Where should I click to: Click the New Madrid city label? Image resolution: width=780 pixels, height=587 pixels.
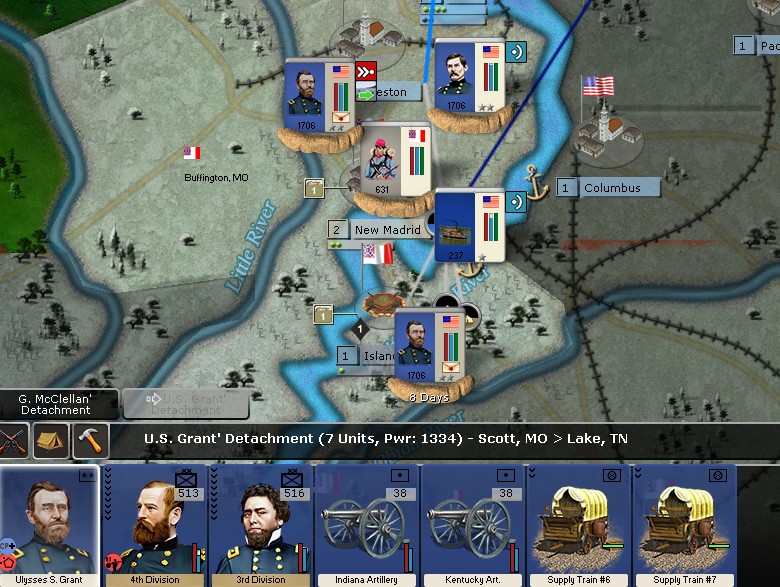point(386,230)
